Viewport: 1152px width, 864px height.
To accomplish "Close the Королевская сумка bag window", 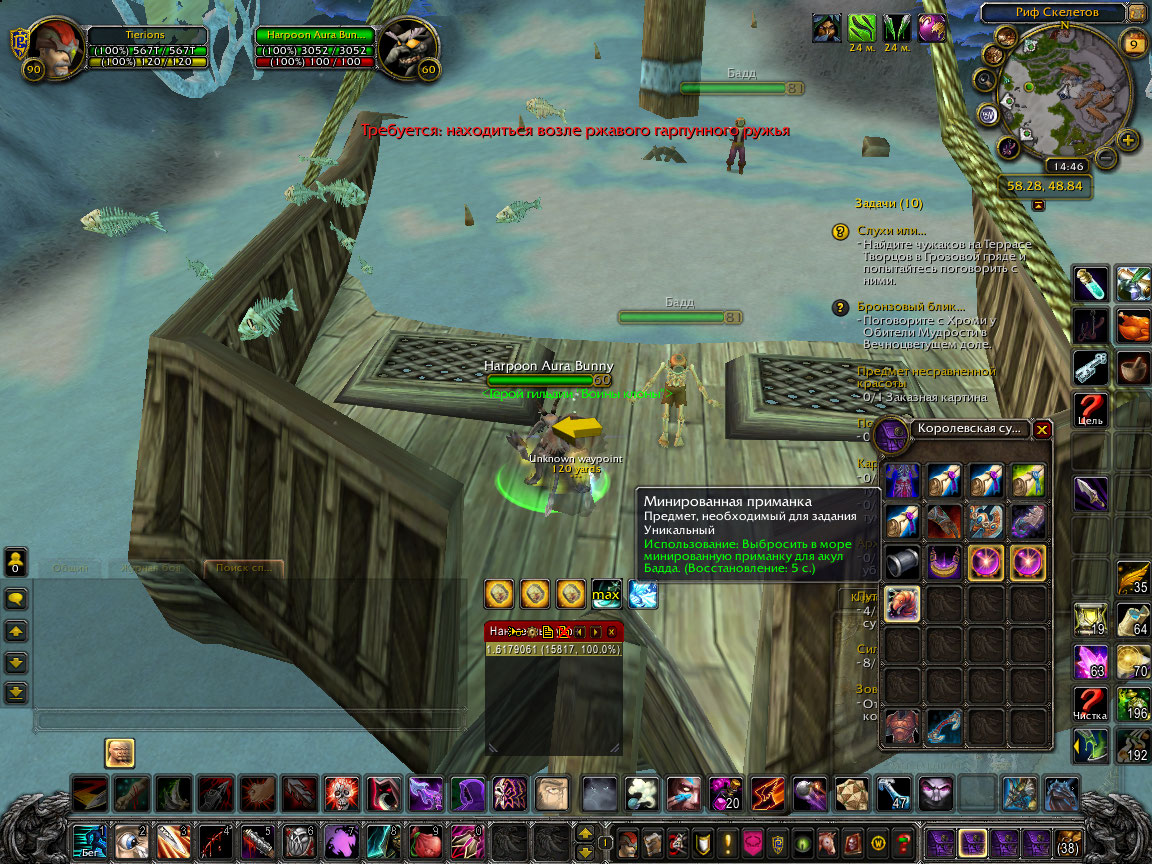I will click(1042, 430).
